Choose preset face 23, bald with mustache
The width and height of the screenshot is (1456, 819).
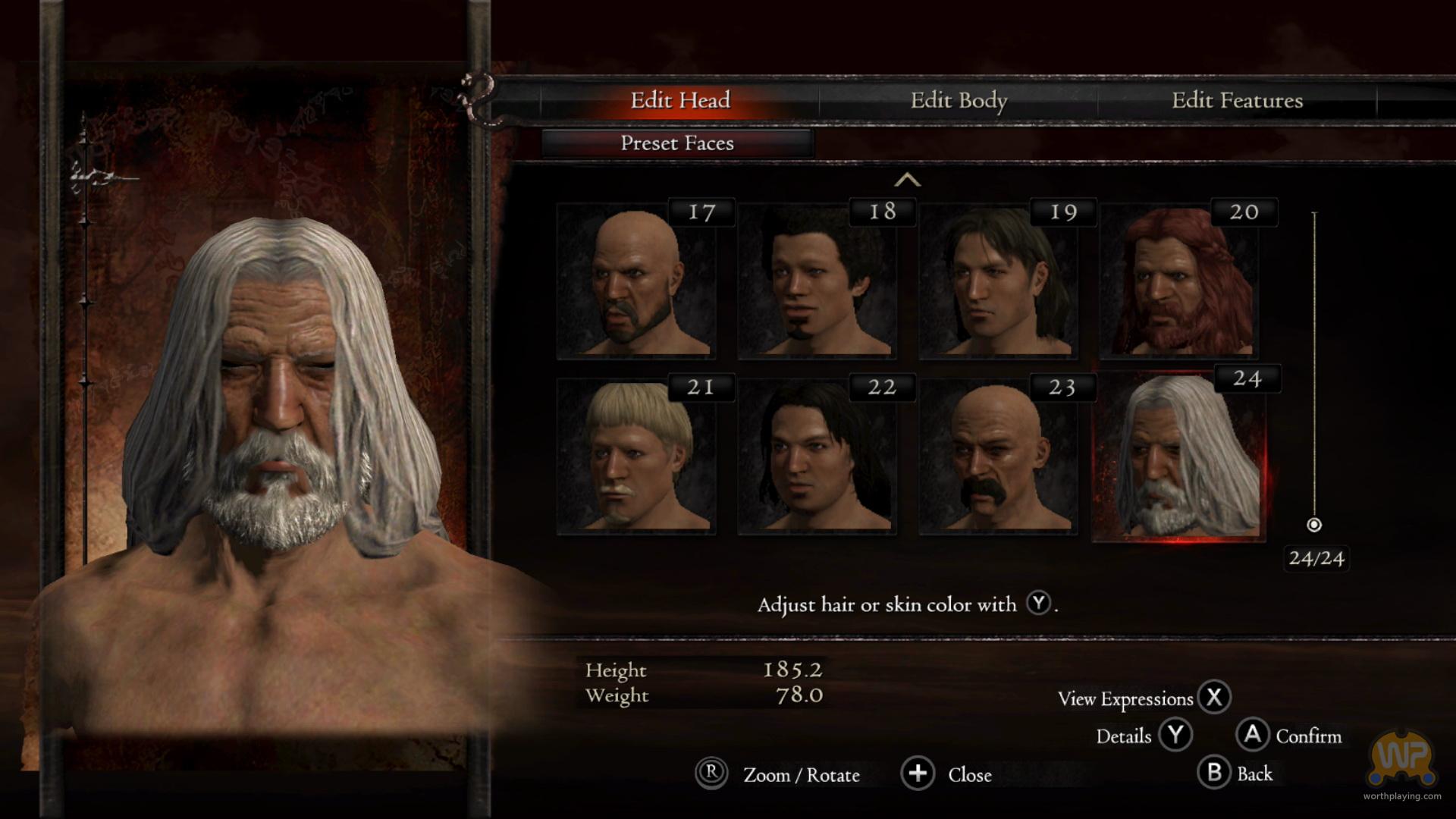click(x=998, y=457)
